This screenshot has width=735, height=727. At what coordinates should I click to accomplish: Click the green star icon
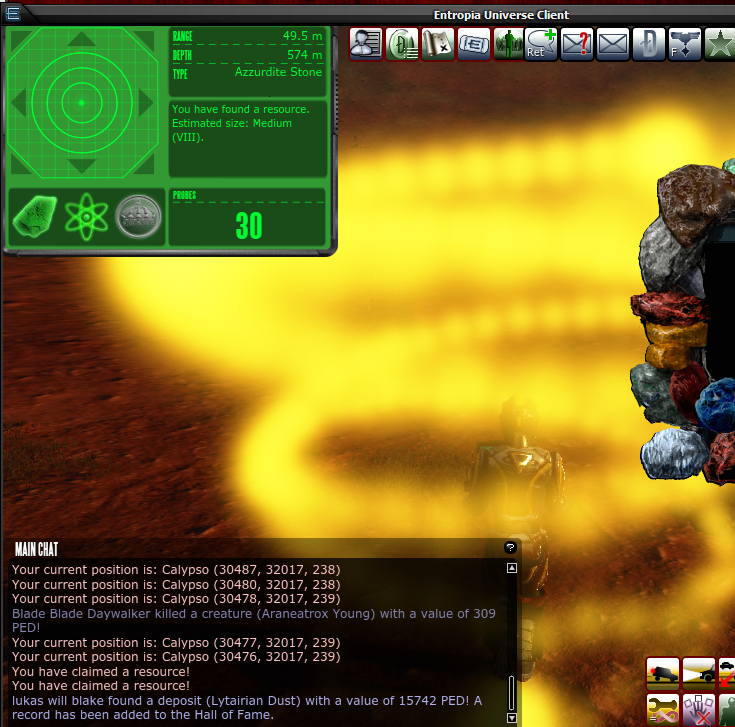tap(719, 43)
